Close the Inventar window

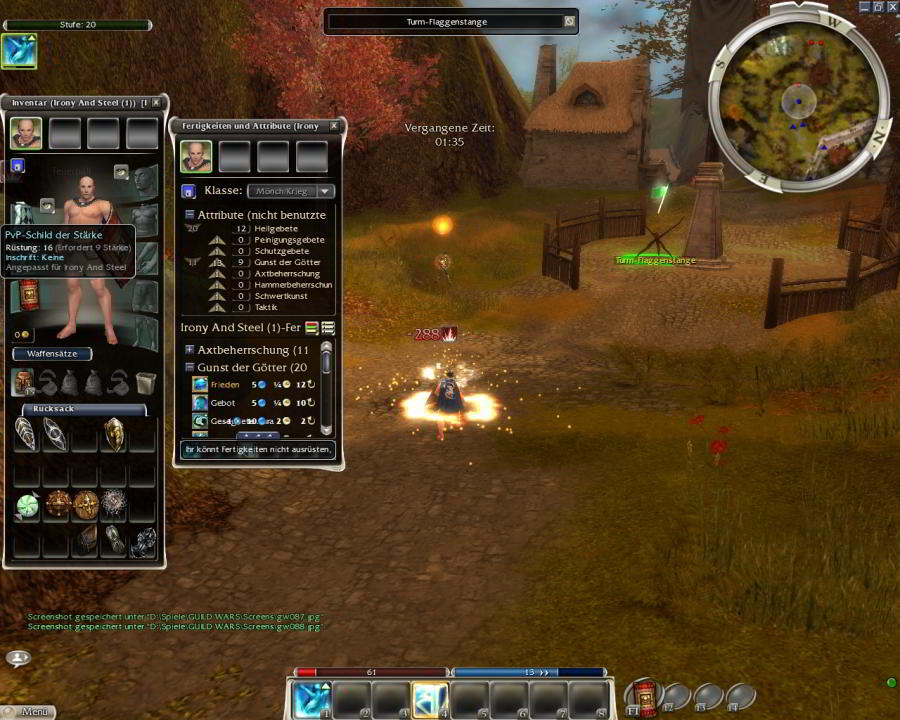[x=156, y=103]
